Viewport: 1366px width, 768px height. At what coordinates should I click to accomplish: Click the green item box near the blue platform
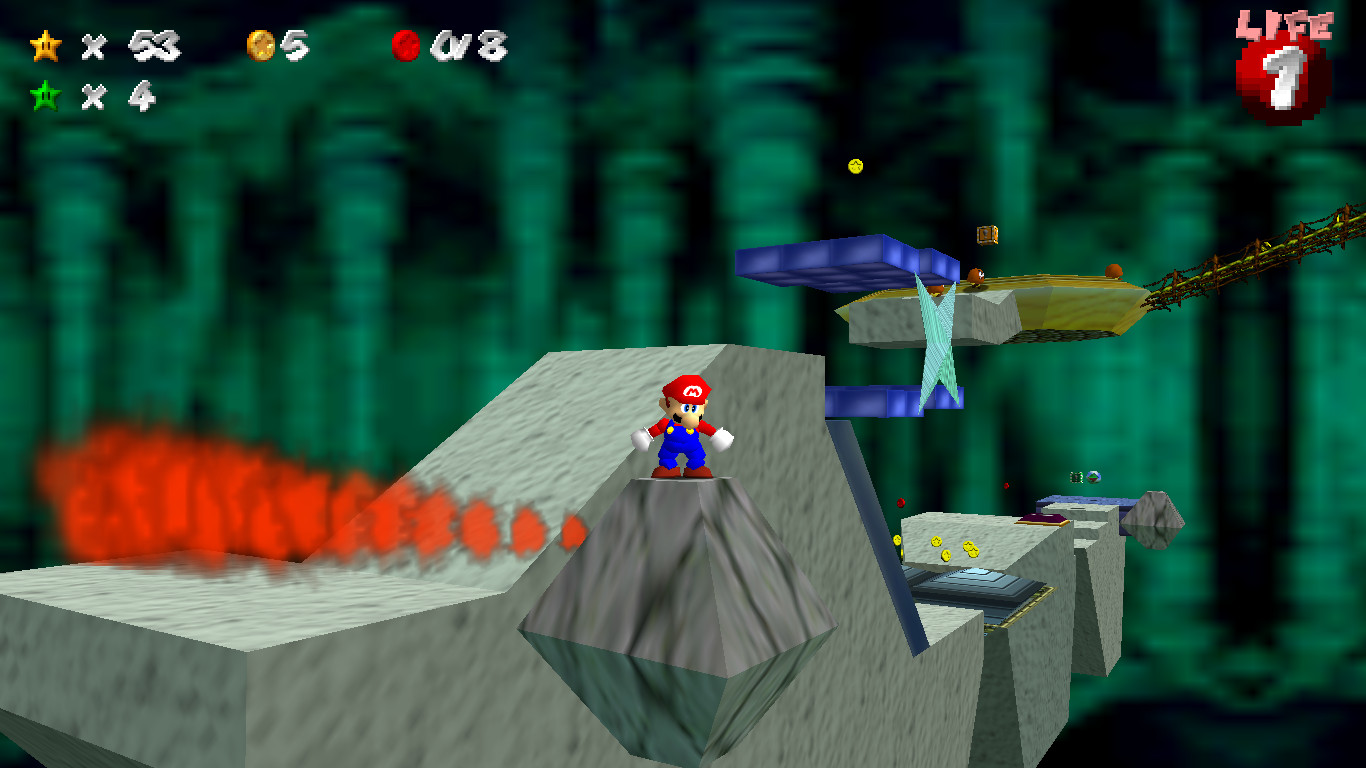click(x=1076, y=477)
